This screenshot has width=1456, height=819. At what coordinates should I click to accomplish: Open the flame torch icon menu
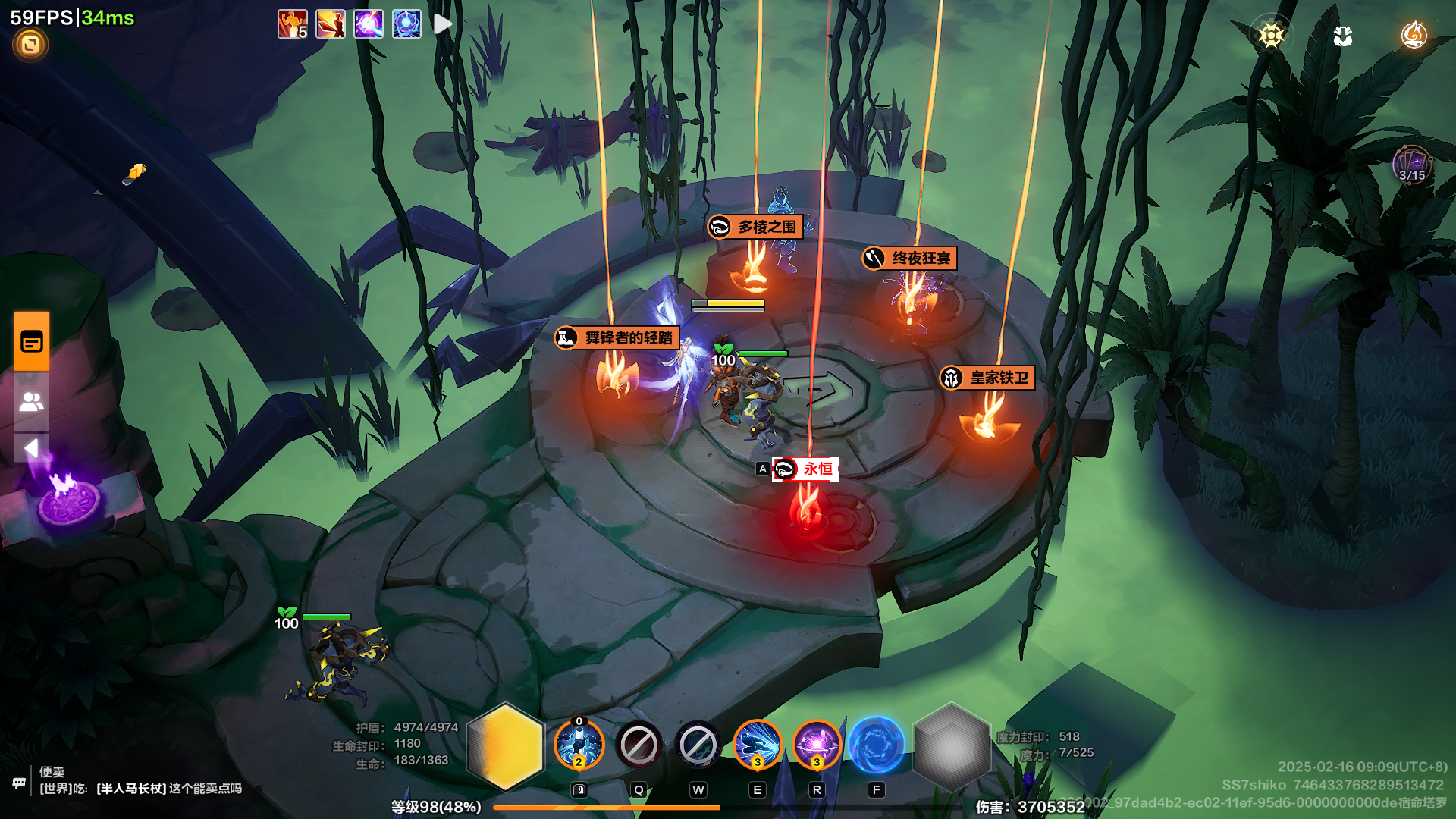tap(1414, 35)
